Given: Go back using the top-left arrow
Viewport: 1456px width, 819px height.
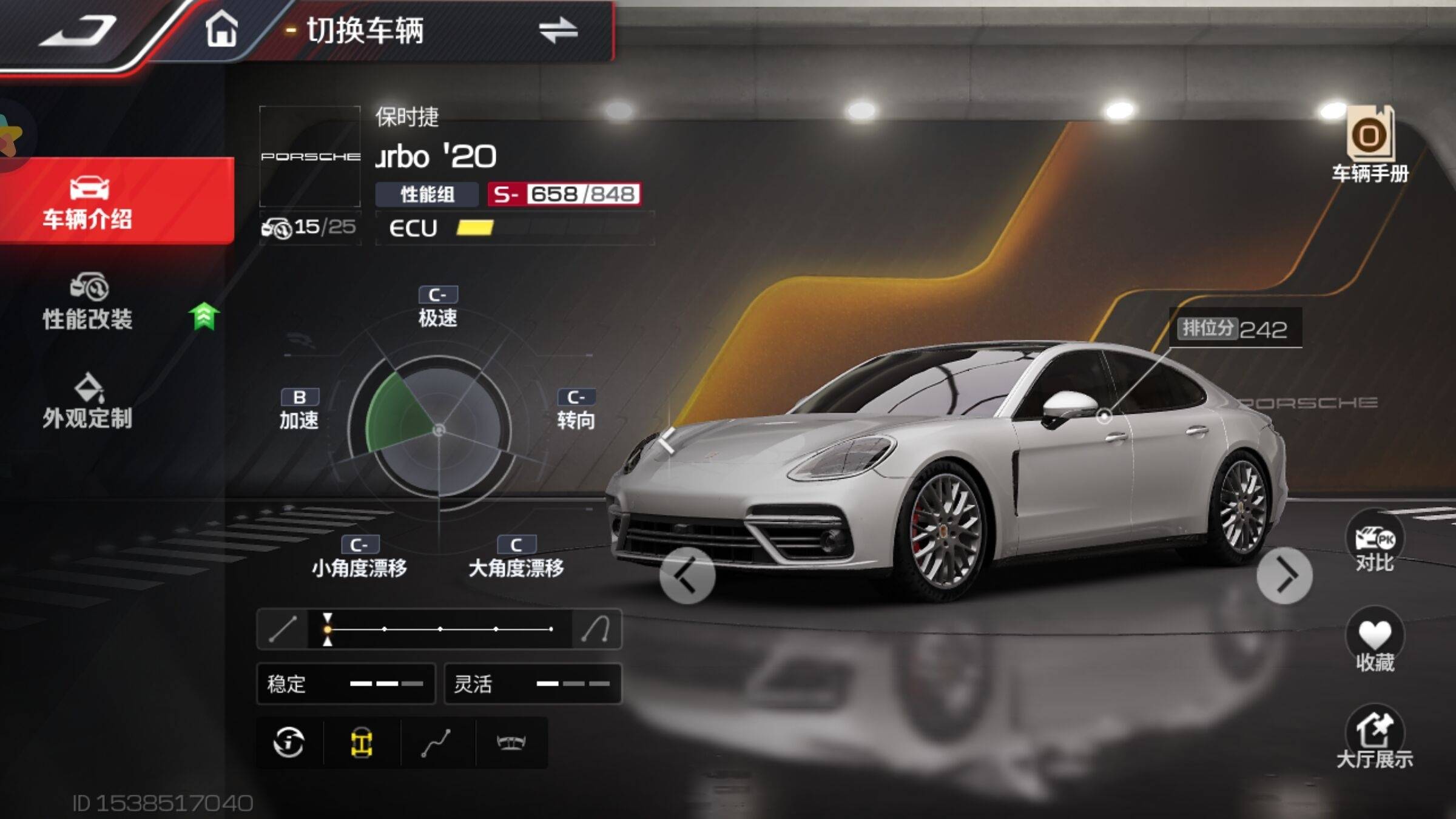Looking at the screenshot, I should coord(79,30).
